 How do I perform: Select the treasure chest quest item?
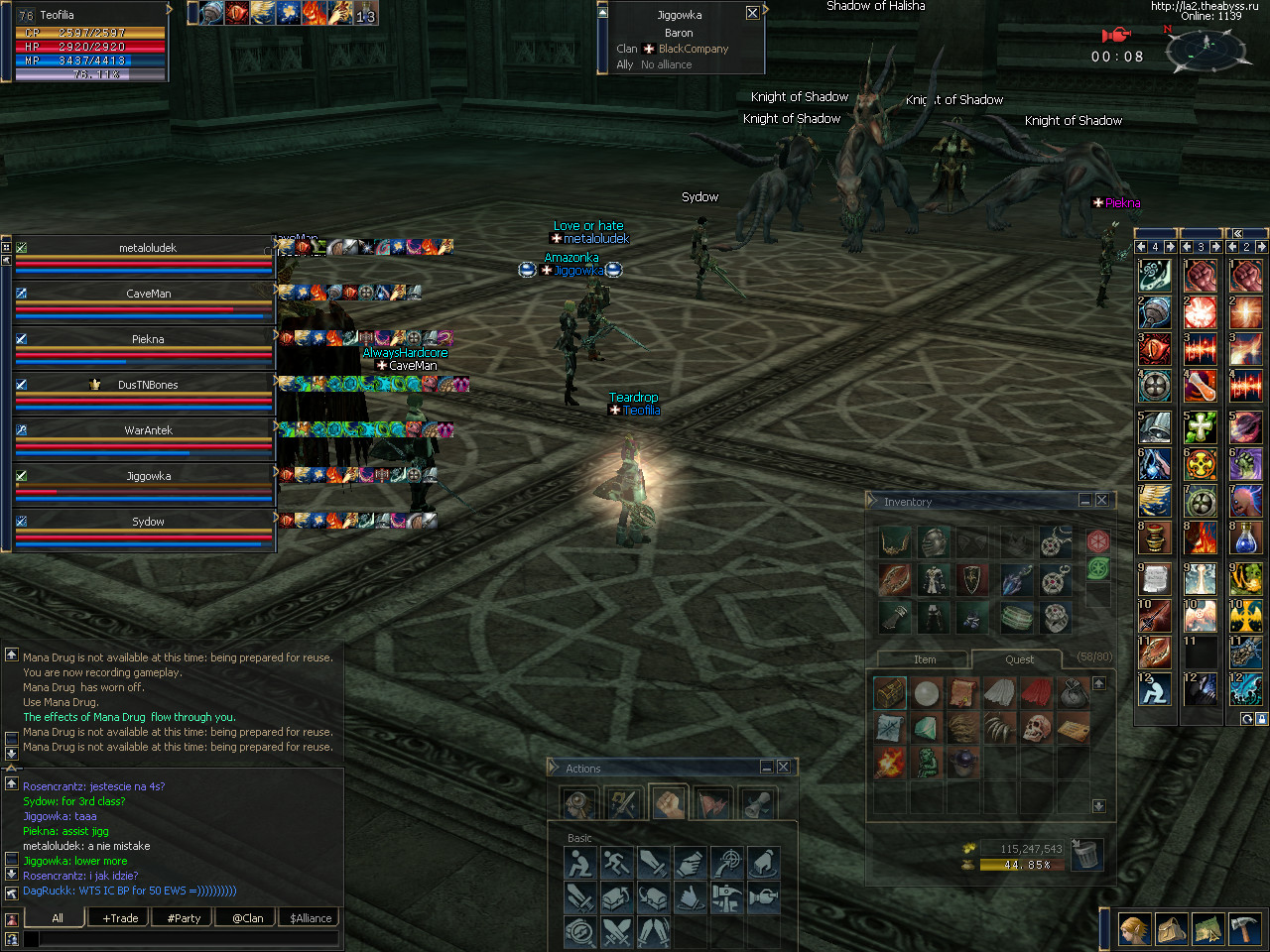[x=890, y=692]
